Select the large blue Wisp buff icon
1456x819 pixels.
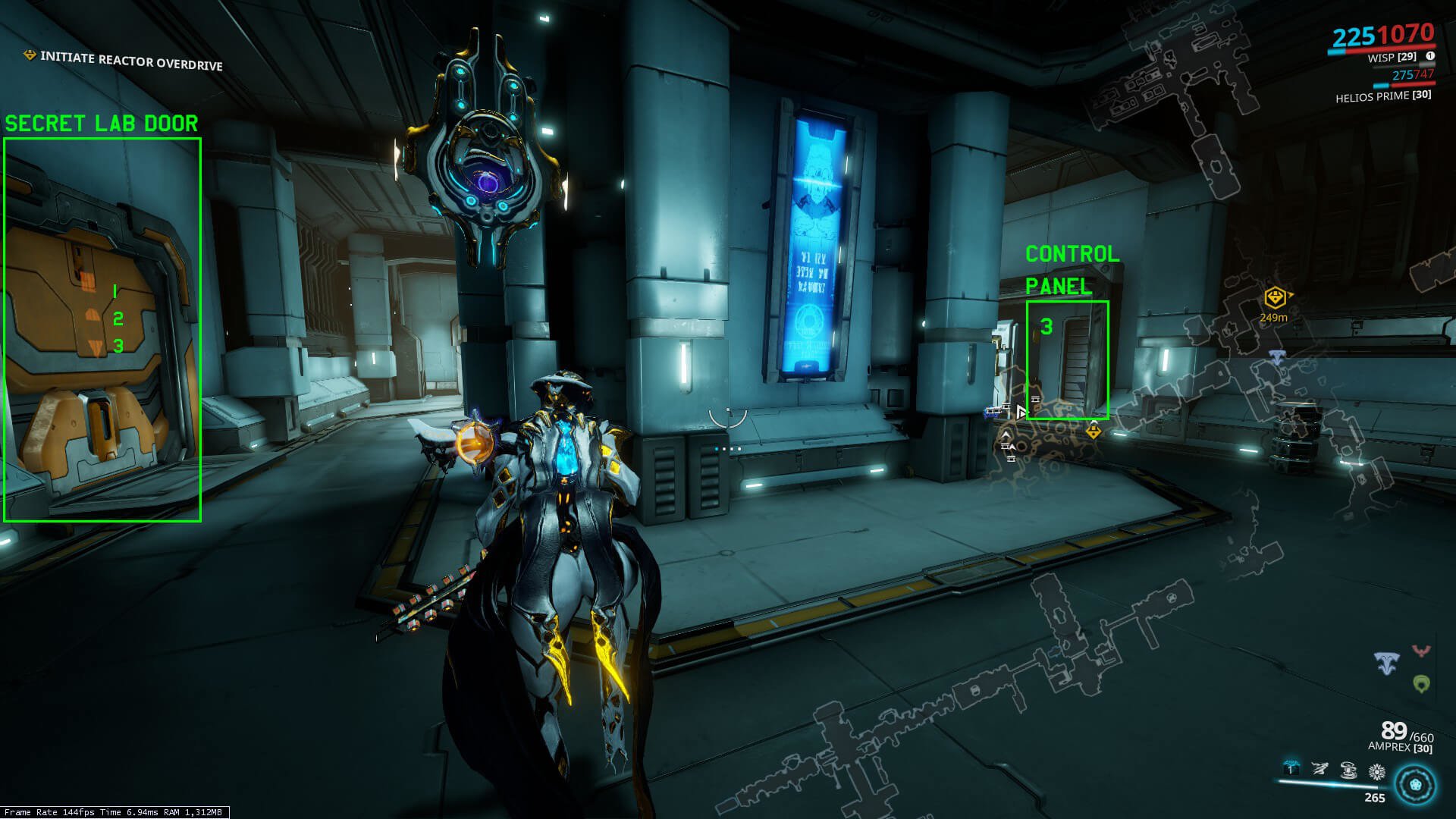[1387, 664]
